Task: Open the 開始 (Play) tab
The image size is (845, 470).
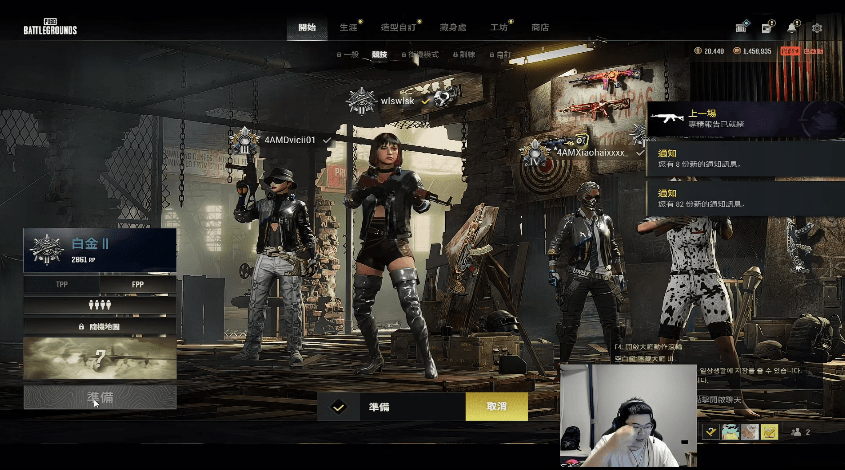Action: (x=307, y=27)
